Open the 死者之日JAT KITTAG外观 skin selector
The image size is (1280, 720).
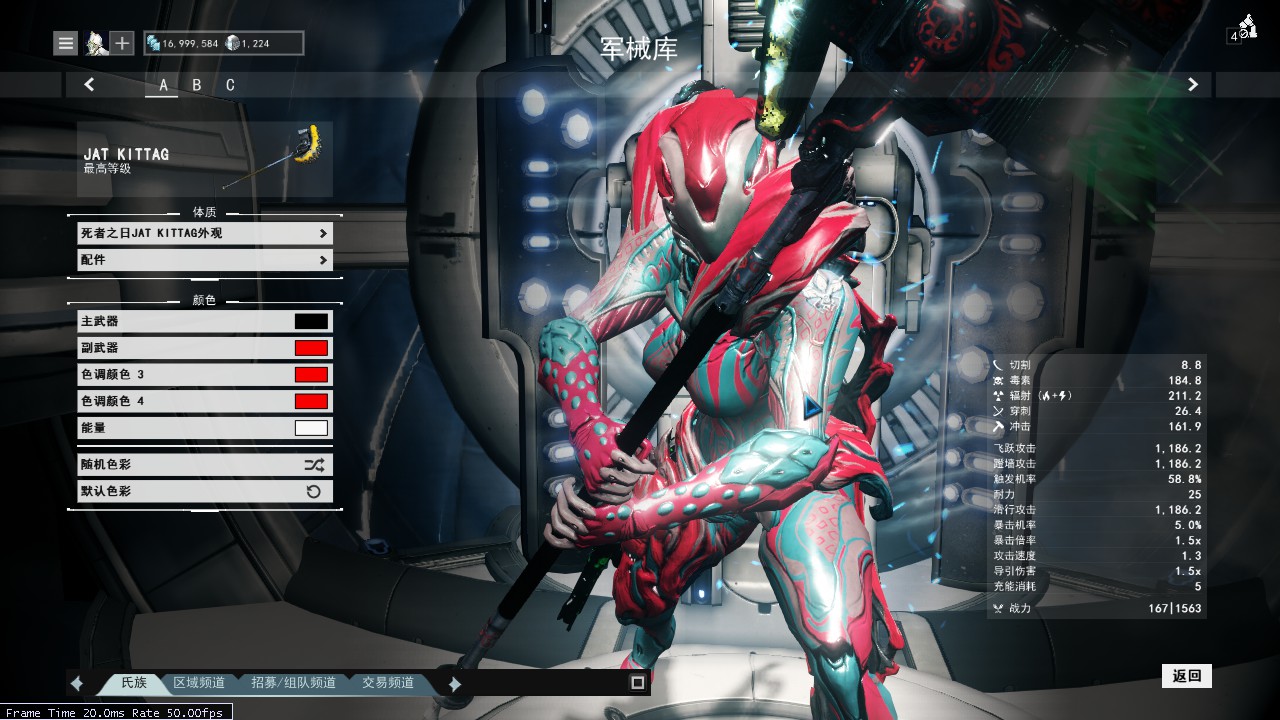tap(205, 233)
